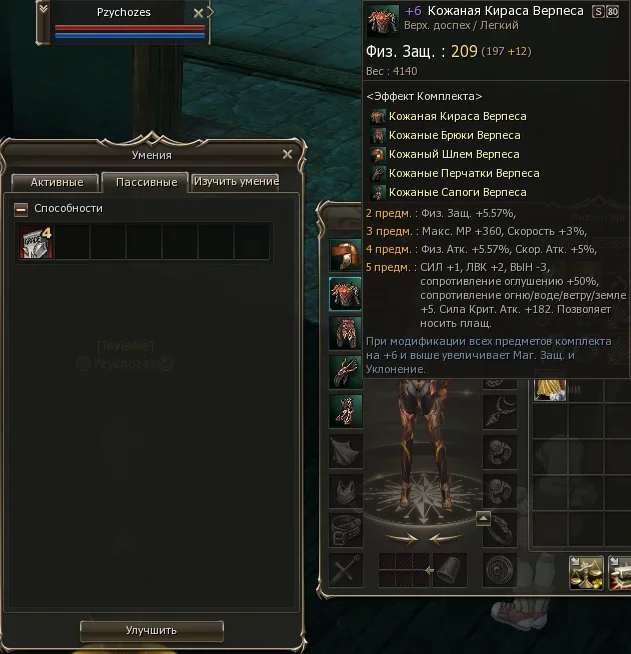This screenshot has width=631, height=654.
Task: Close the Pzychozes target window
Action: pyautogui.click(x=199, y=13)
